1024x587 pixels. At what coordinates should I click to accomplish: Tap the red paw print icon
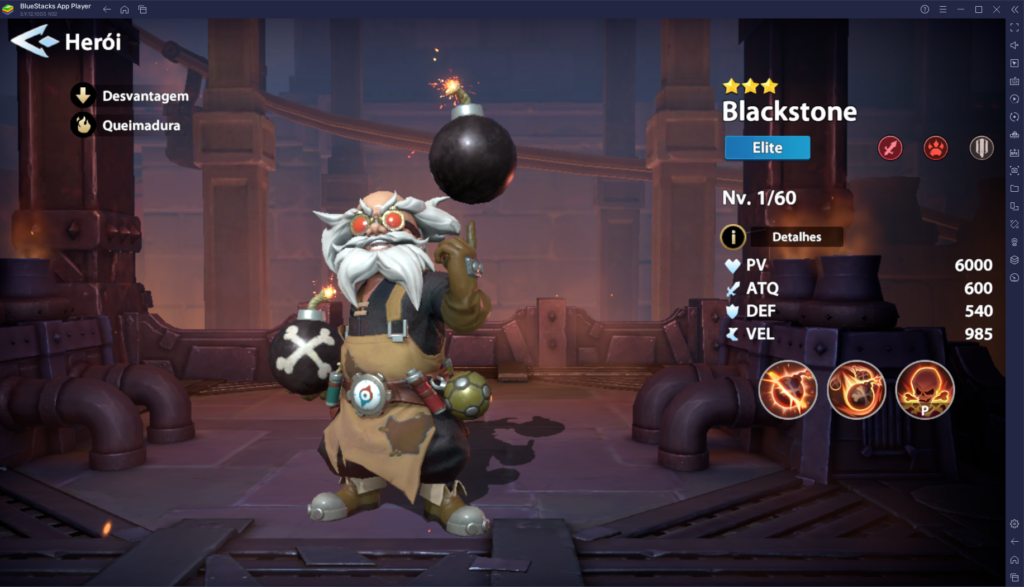coord(935,149)
